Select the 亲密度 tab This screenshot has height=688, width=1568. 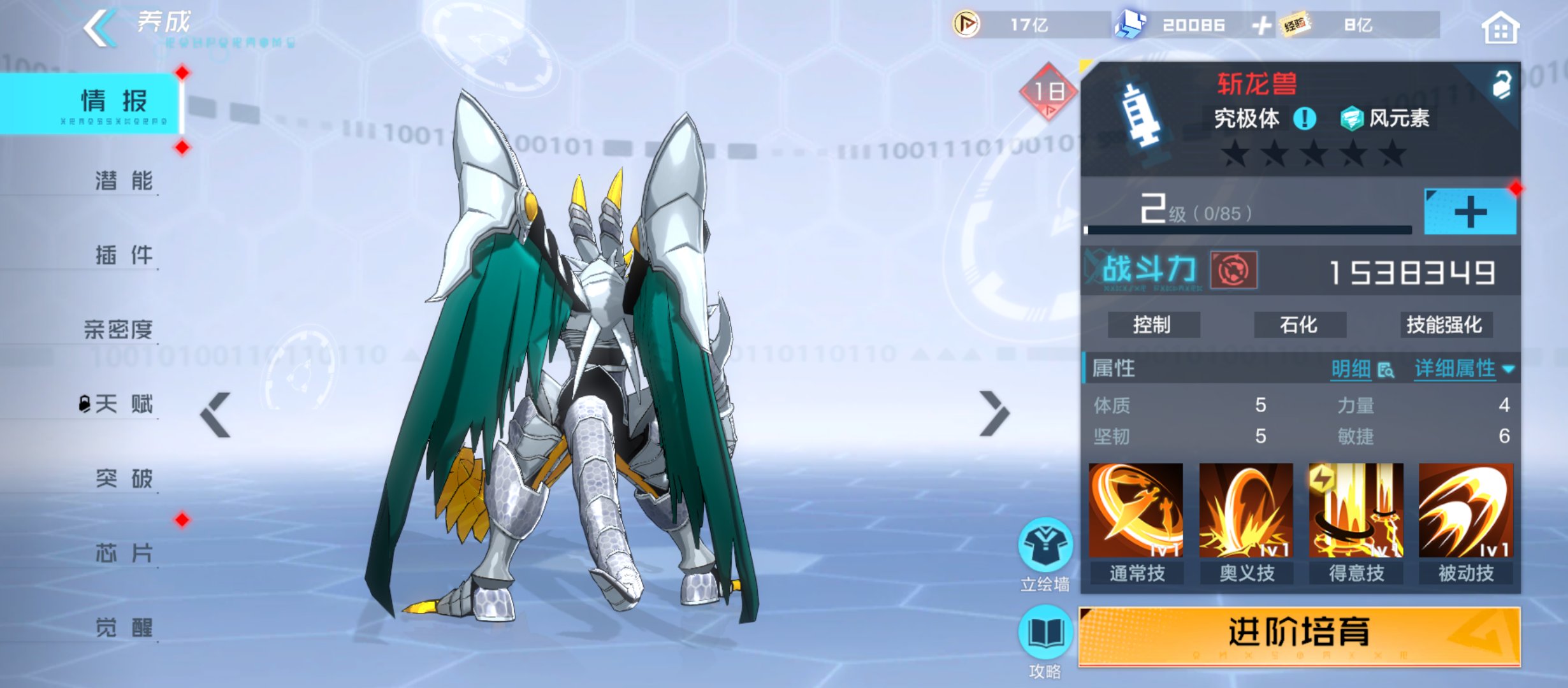119,329
